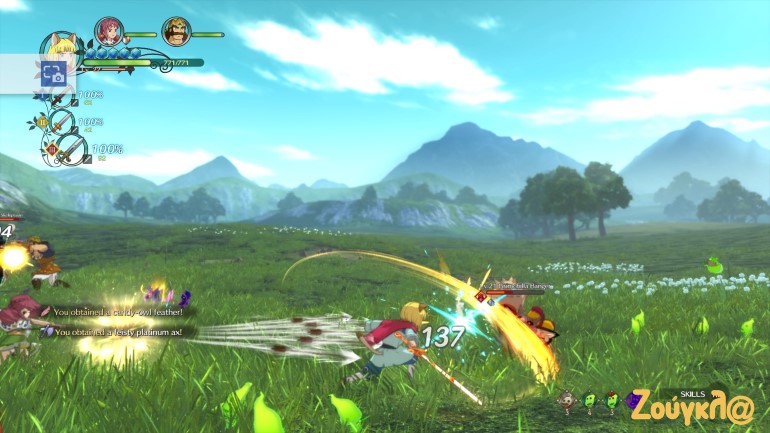This screenshot has height=433, width=770.
Task: Select the bearded crowned man party portrait
Action: point(175,32)
